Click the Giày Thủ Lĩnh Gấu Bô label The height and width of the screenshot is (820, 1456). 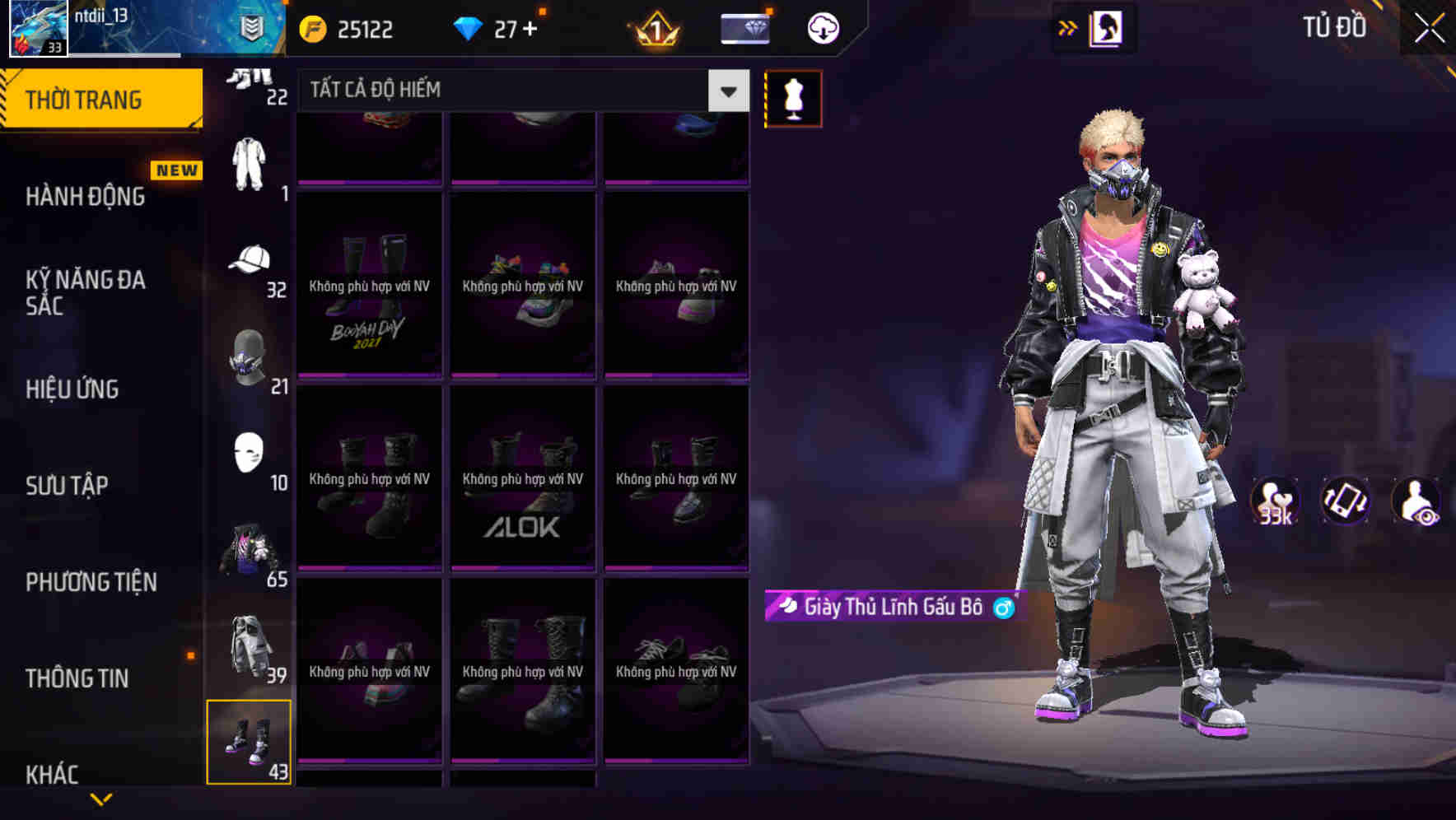(893, 607)
